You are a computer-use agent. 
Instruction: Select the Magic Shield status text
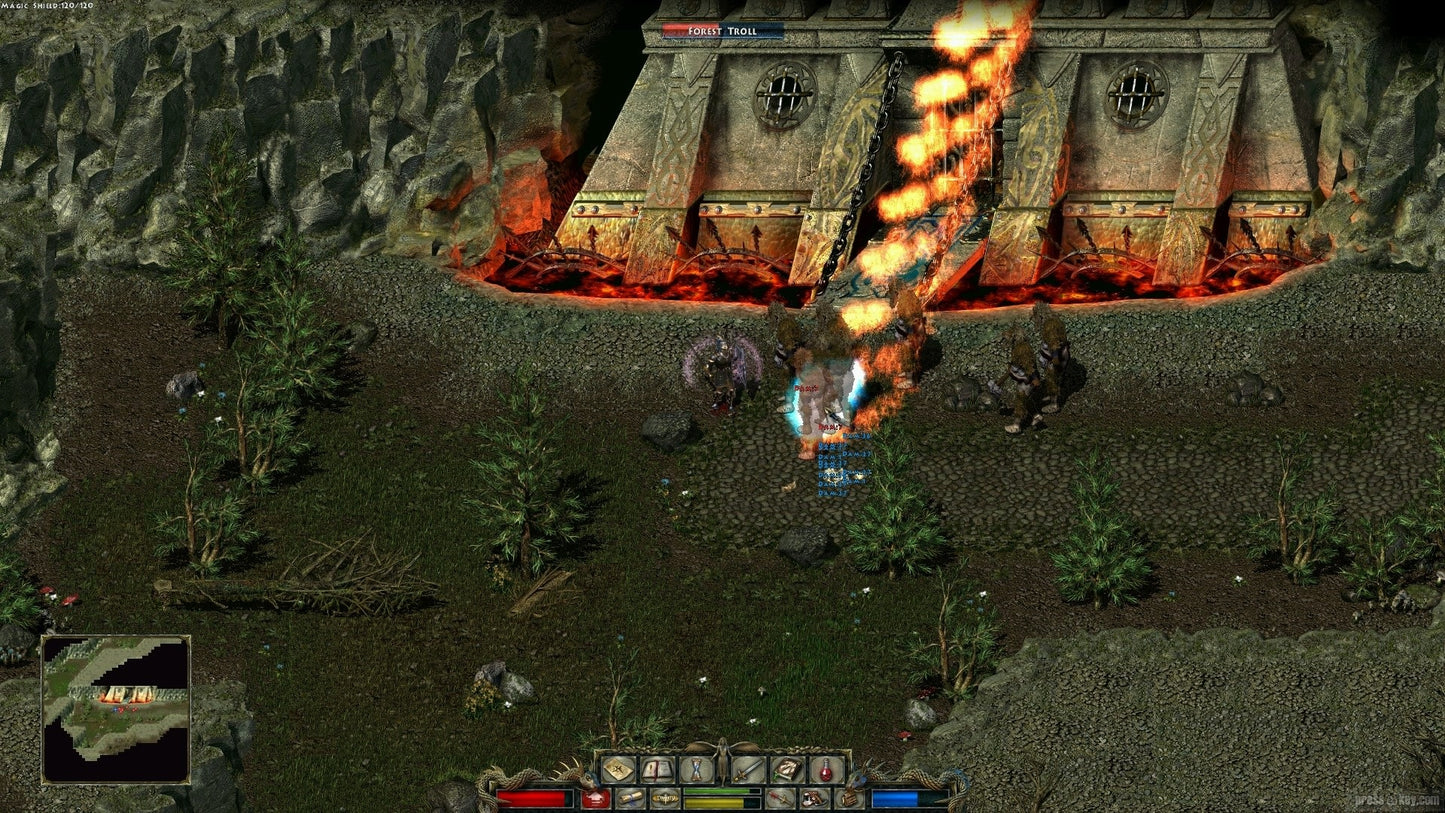(48, 6)
